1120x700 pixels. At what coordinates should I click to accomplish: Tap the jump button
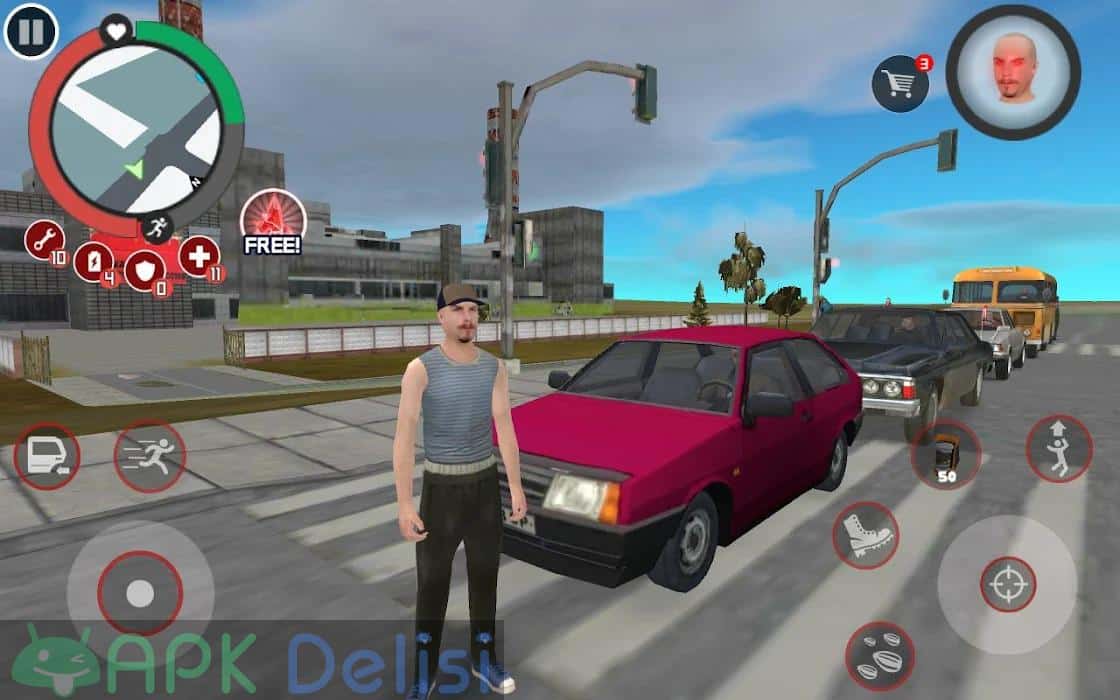click(1059, 448)
